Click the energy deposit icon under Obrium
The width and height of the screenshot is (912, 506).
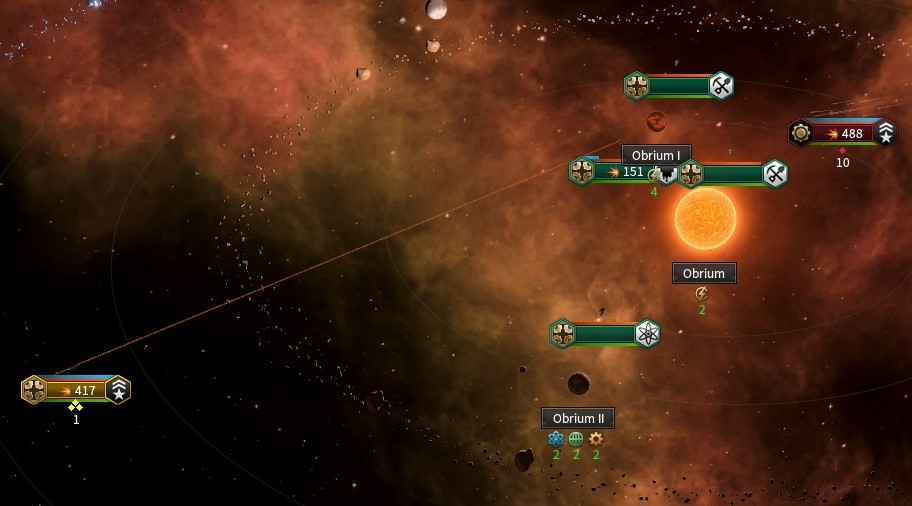click(702, 293)
